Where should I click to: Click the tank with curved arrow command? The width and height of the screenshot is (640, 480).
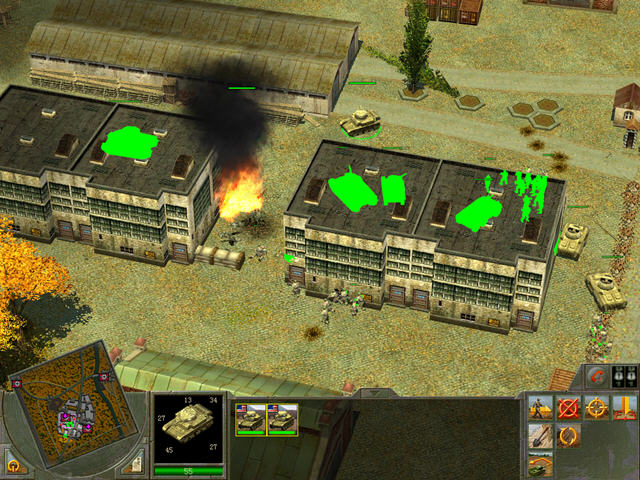click(x=542, y=463)
